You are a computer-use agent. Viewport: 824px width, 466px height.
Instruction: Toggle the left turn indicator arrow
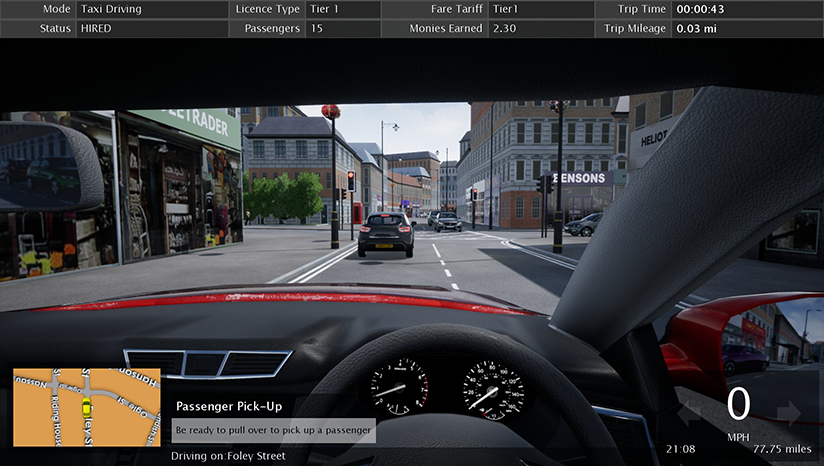coord(691,411)
